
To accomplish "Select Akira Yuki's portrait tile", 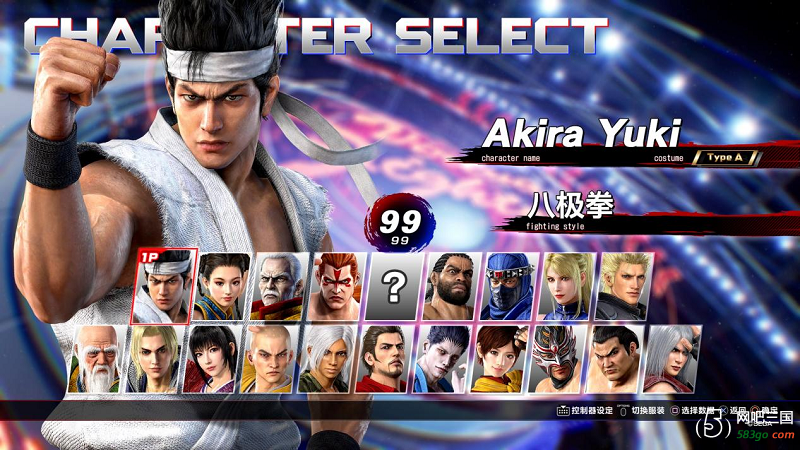I will (x=165, y=285).
